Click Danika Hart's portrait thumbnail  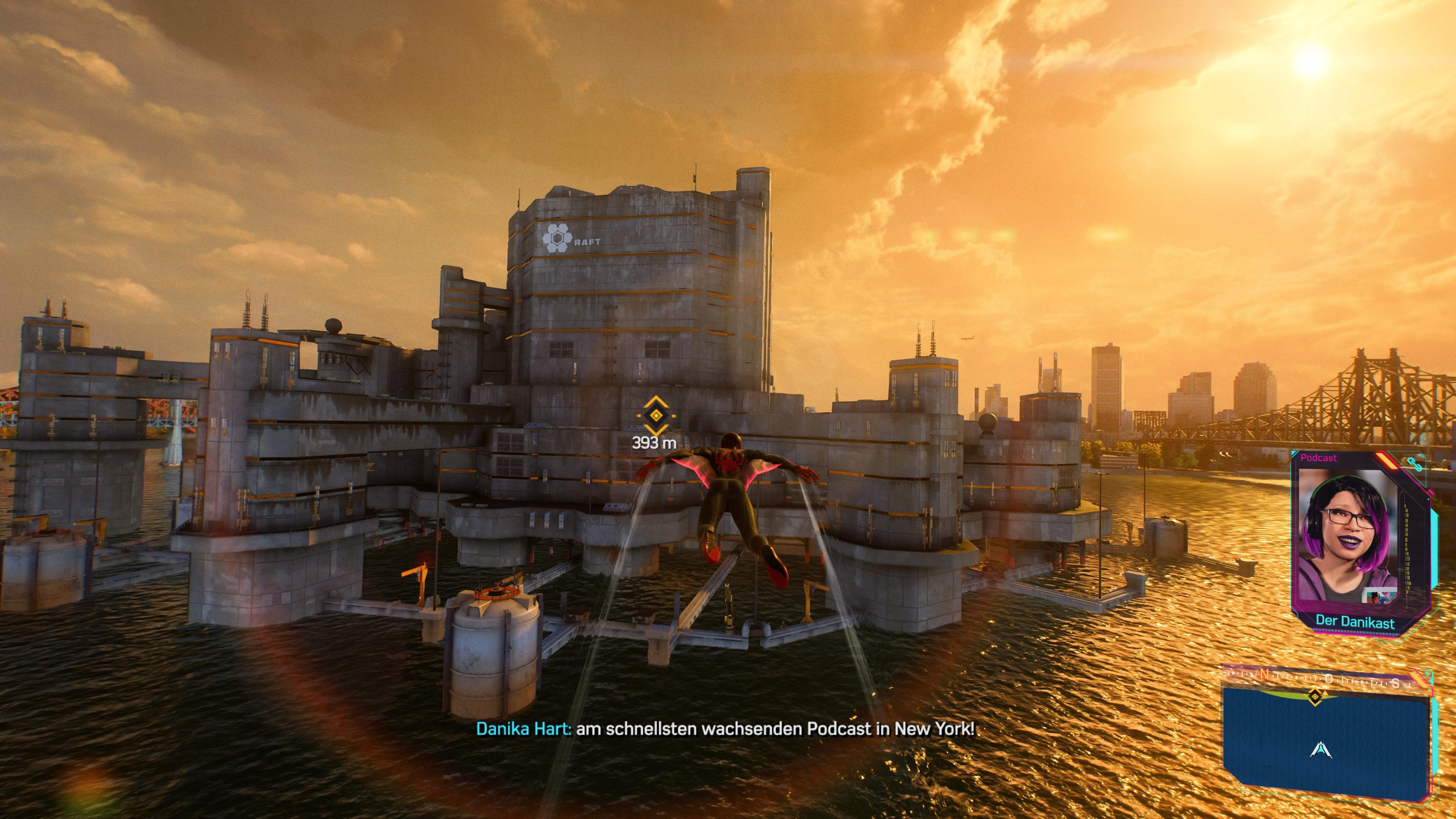coord(1346,526)
